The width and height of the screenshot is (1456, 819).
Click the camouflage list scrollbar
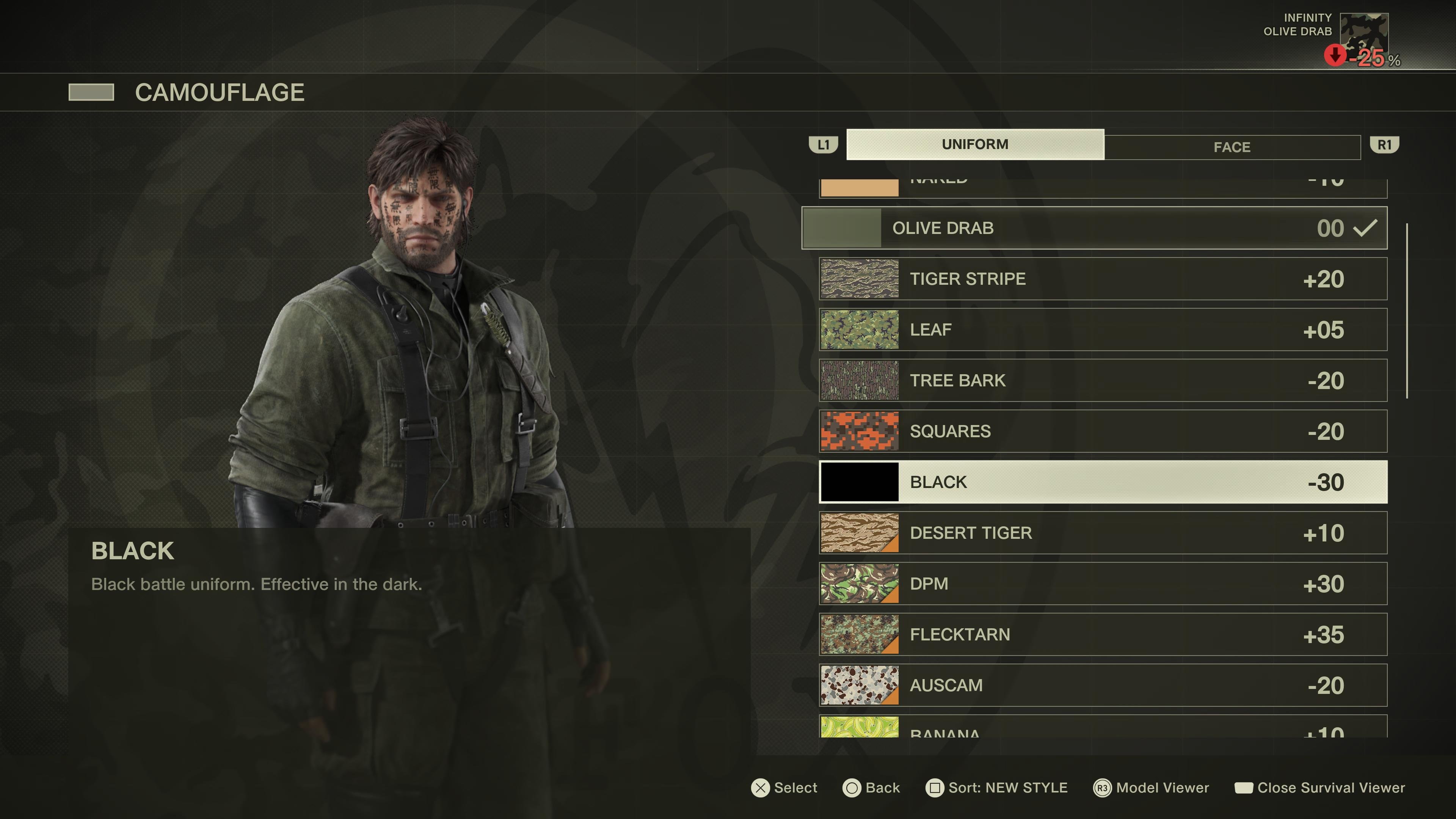[1407, 311]
